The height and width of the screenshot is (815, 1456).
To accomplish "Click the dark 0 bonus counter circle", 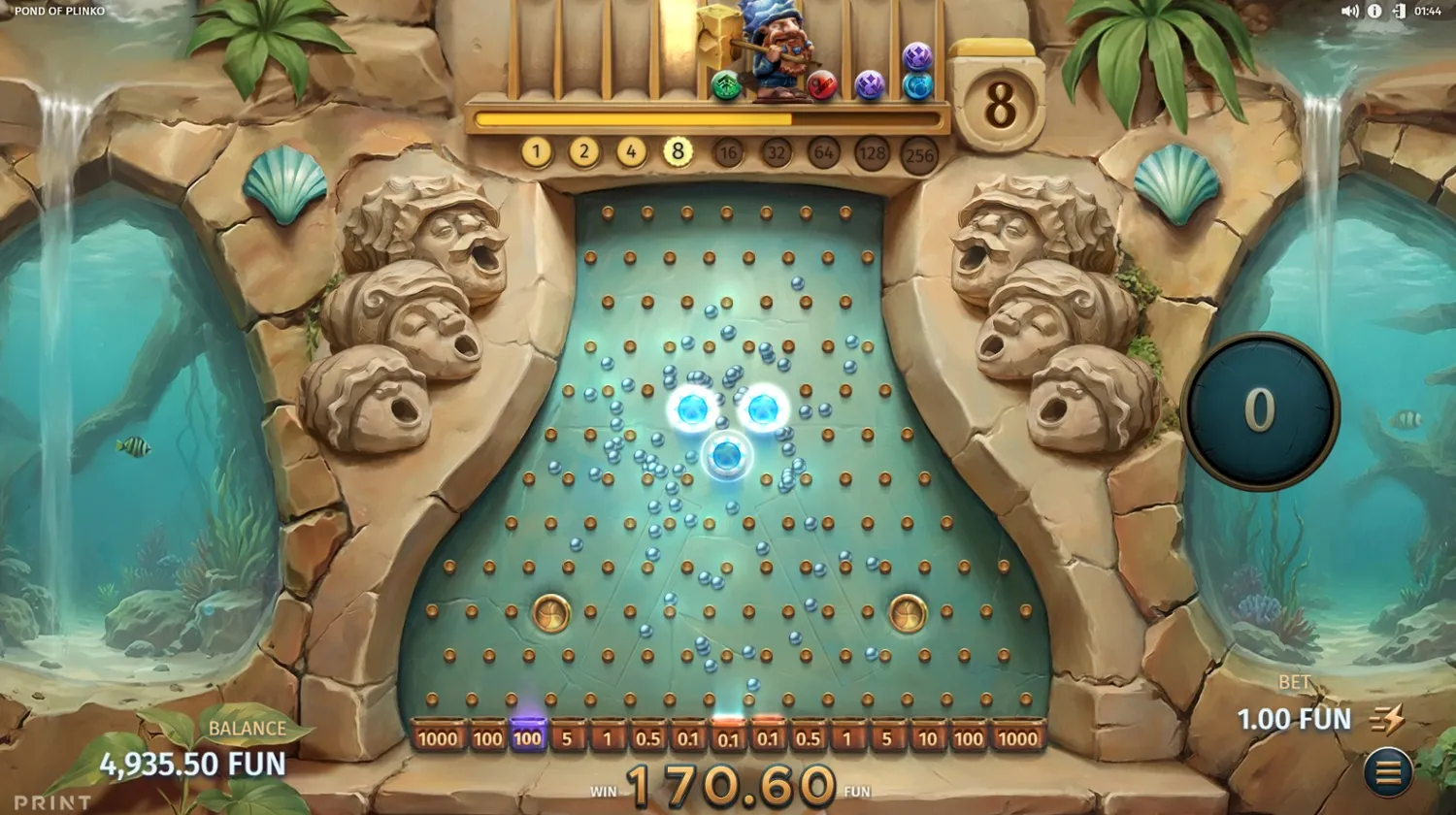I will tap(1259, 408).
